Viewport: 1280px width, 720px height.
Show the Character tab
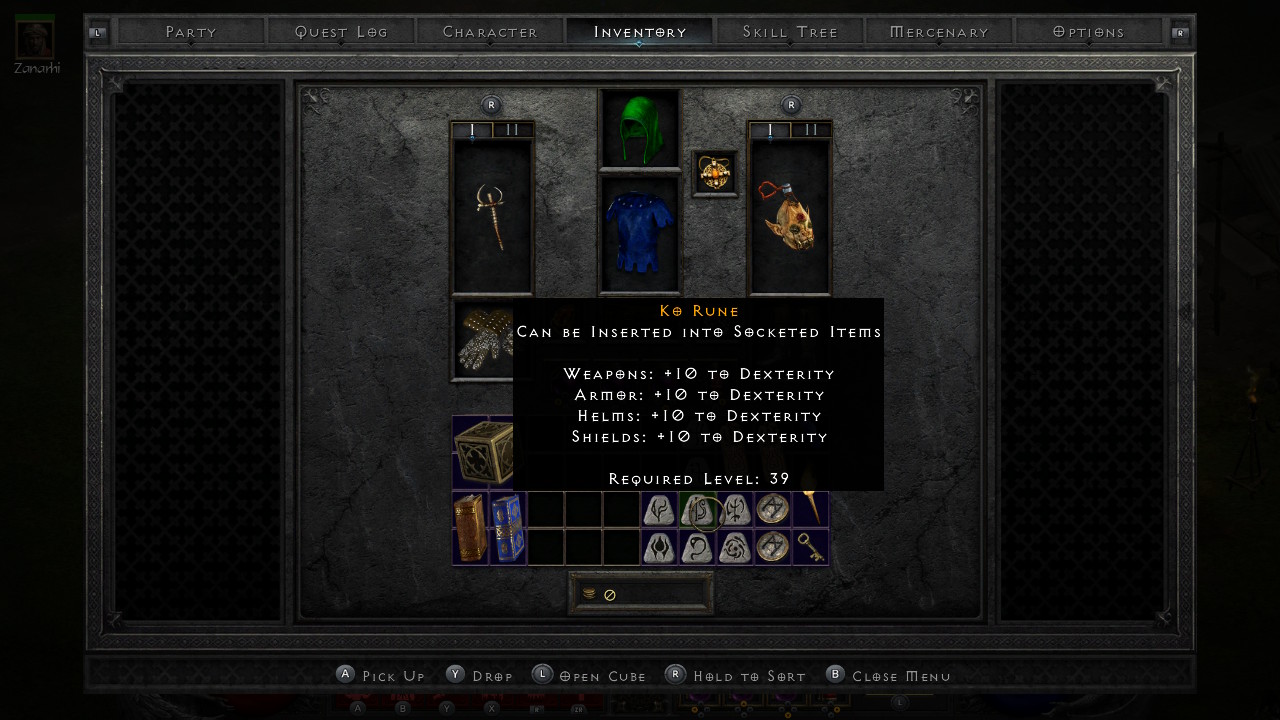pos(490,32)
